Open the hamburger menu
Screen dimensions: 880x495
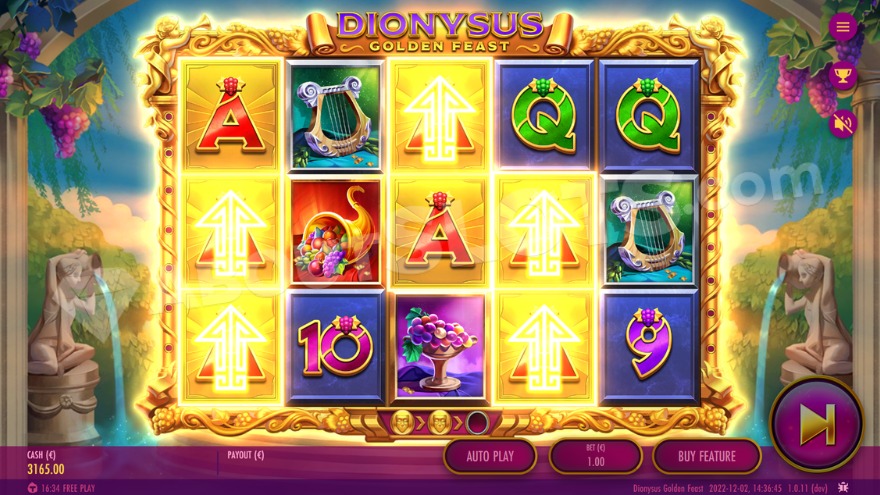coord(843,27)
